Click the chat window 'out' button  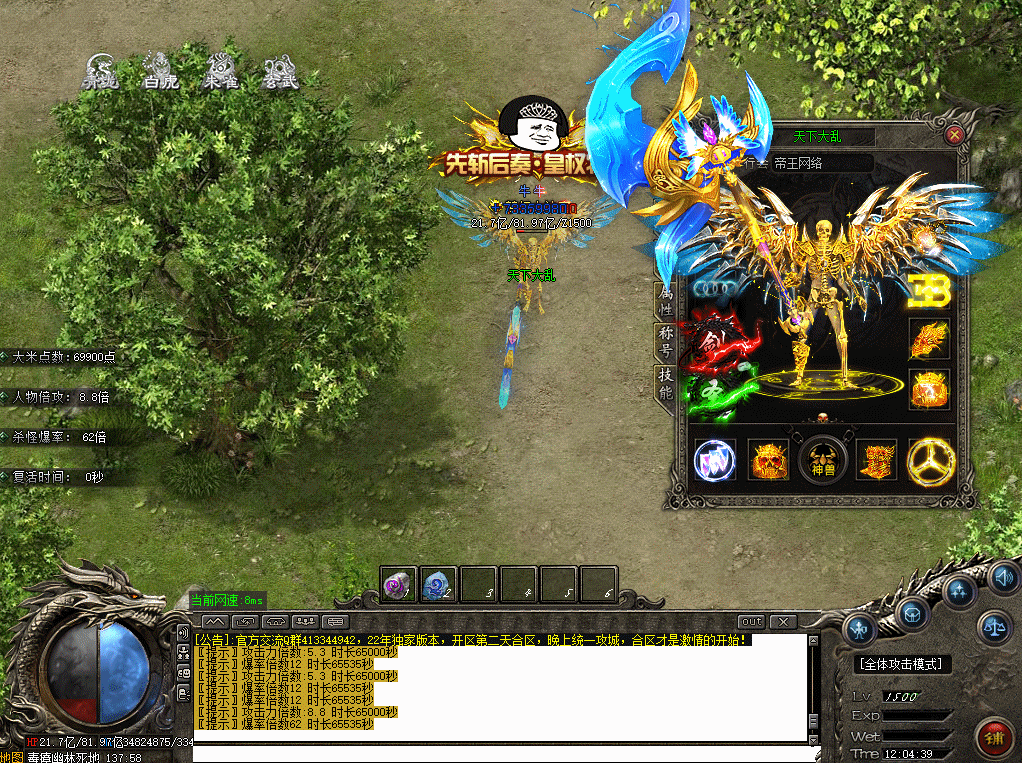pyautogui.click(x=751, y=622)
